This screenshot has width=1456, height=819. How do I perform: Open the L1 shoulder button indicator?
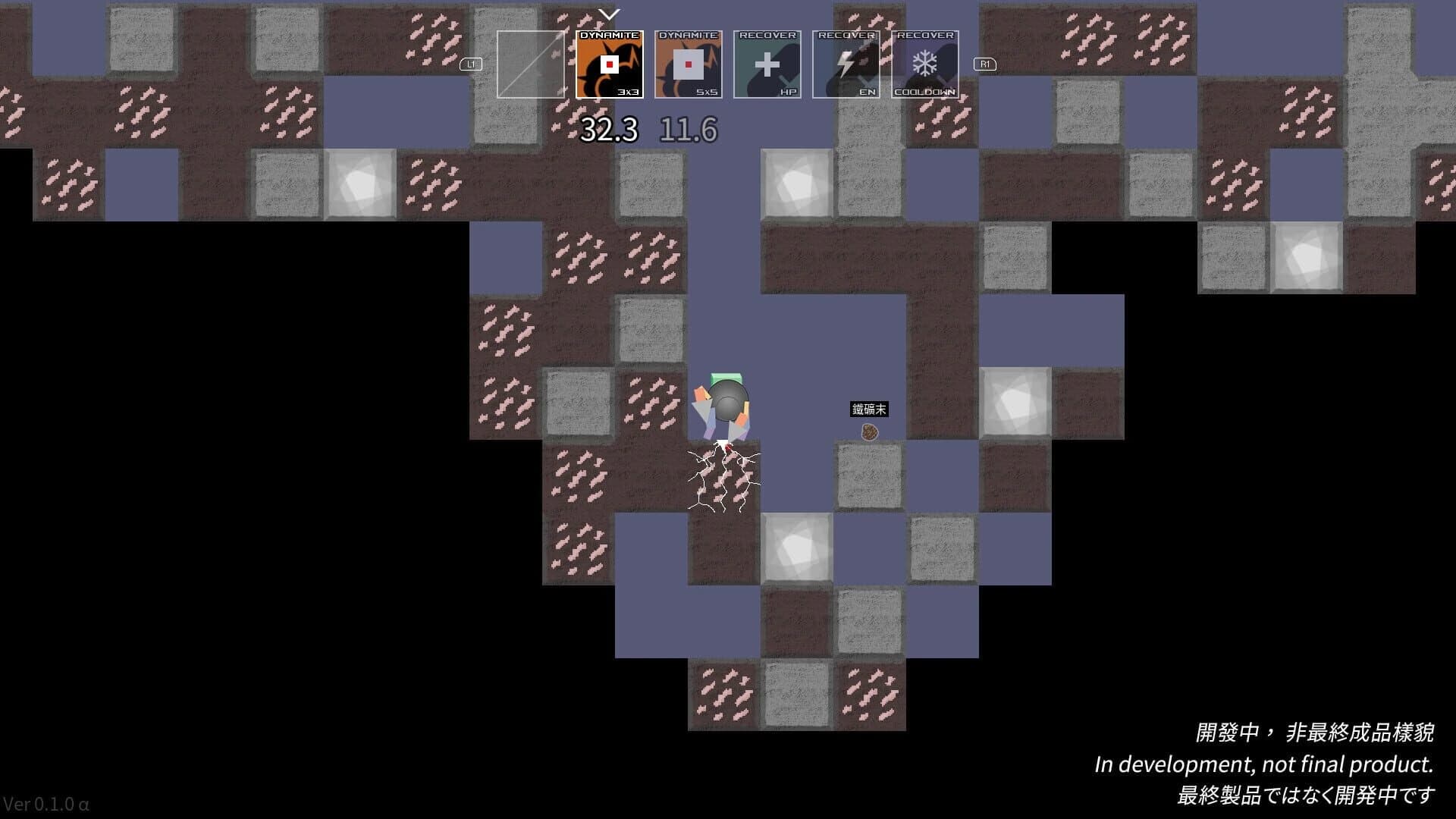(x=470, y=64)
